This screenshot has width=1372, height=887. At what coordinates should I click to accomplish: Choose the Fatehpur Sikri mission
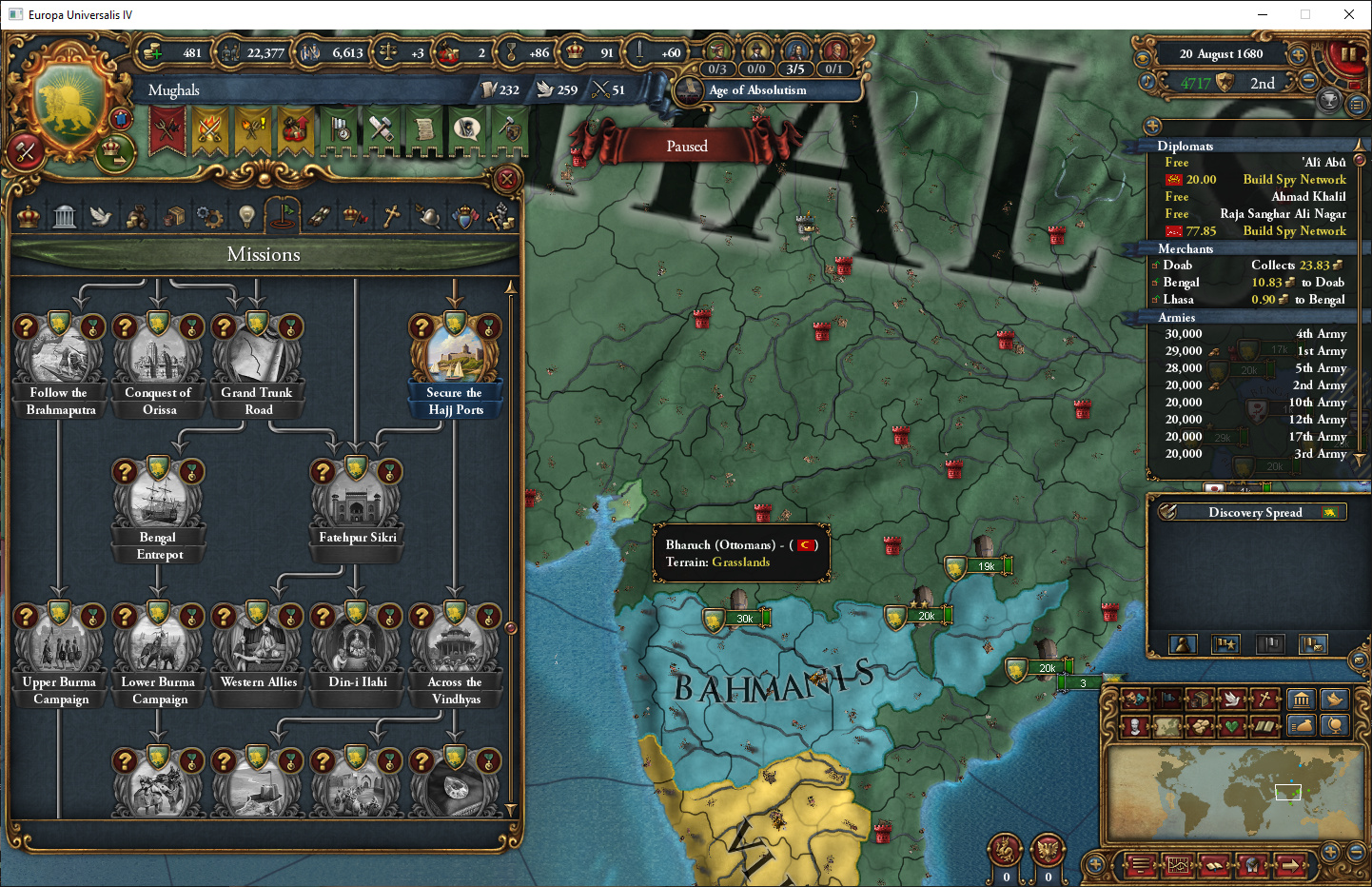point(357,502)
